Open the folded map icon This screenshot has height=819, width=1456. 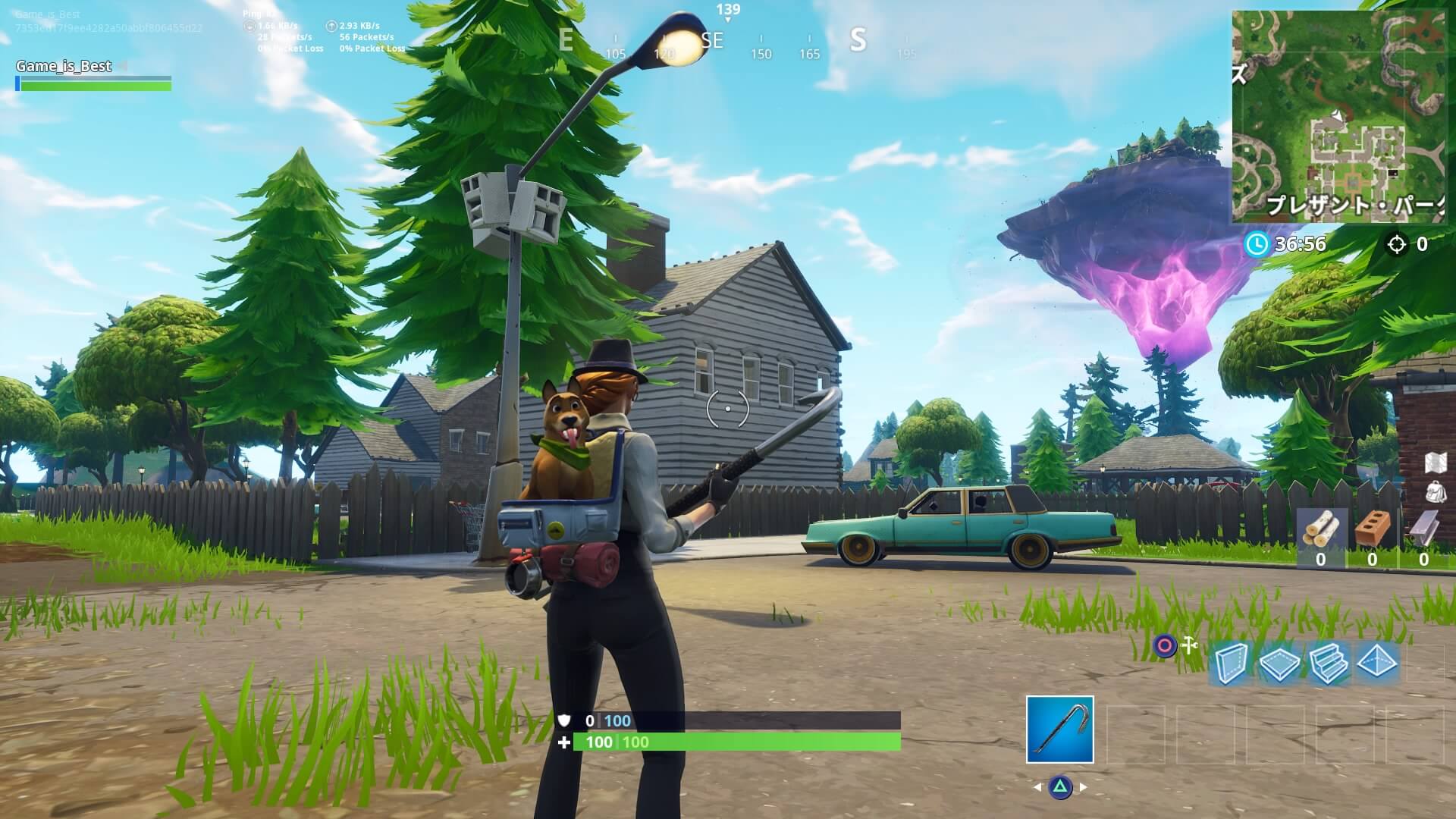tap(1437, 463)
